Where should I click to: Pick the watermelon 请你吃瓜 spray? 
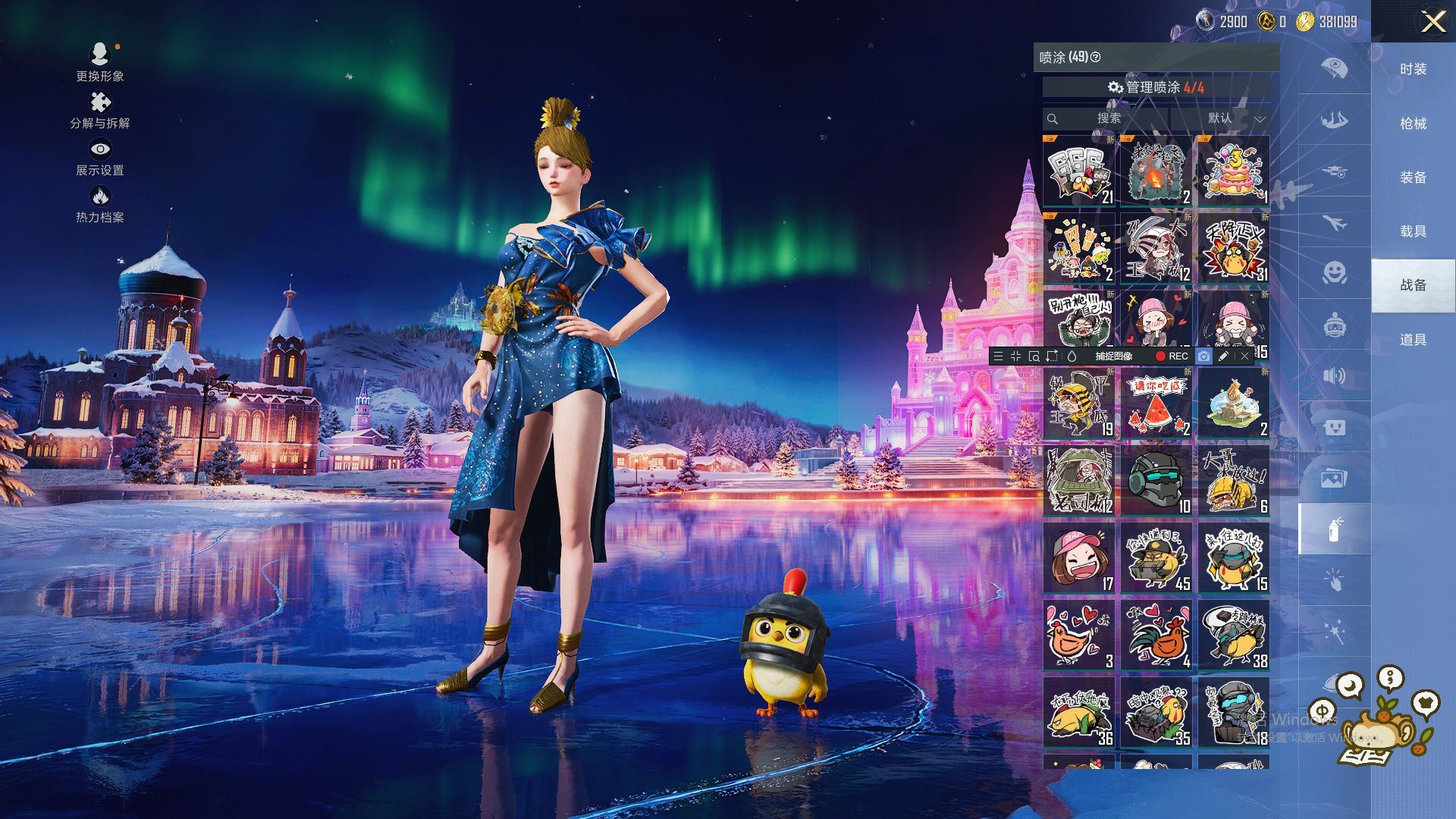point(1156,403)
